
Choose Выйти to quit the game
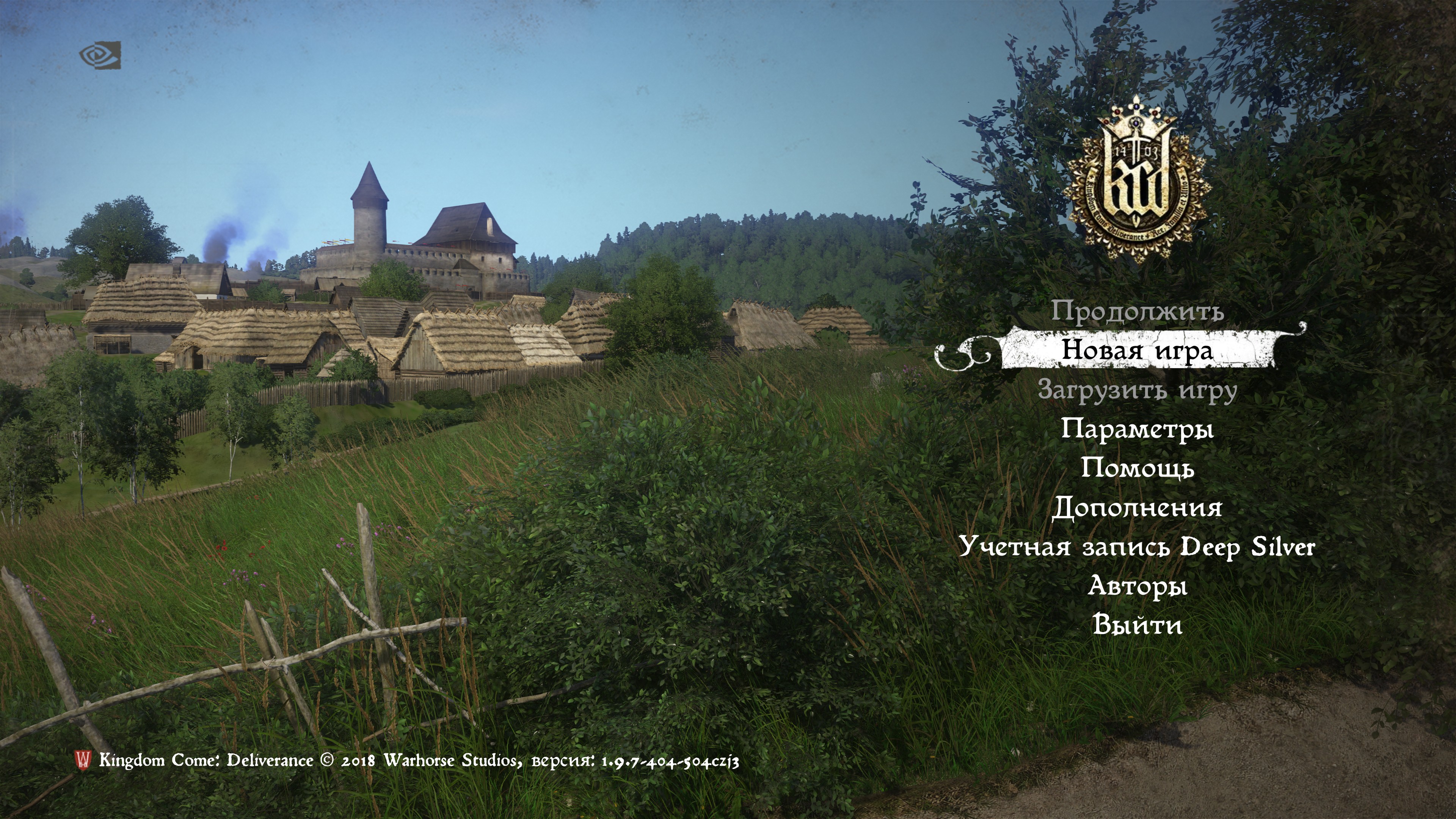click(1137, 625)
